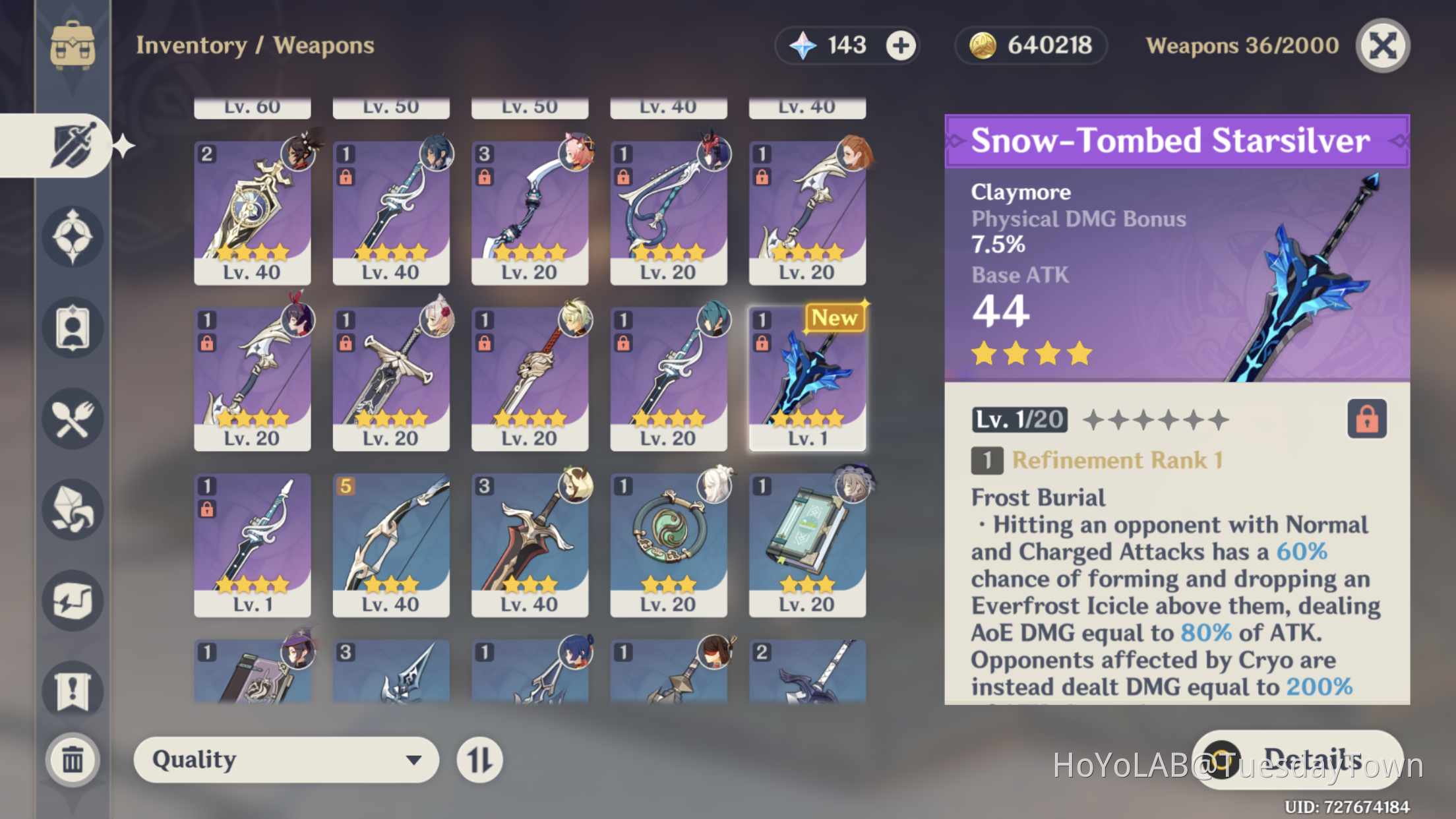Open the Gadgets inventory section
The height and width of the screenshot is (819, 1456).
pos(73,600)
